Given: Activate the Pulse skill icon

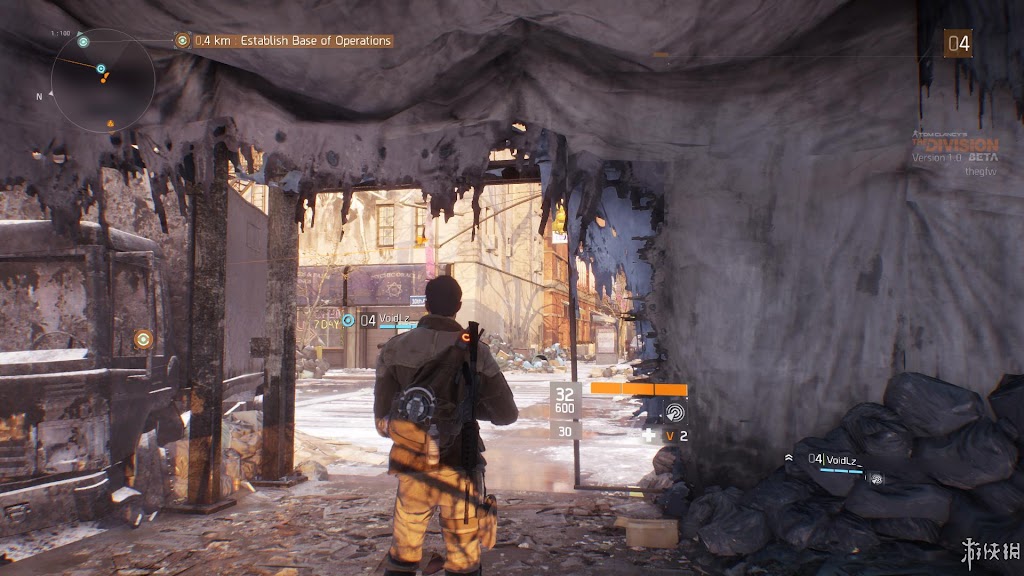Looking at the screenshot, I should [x=675, y=412].
